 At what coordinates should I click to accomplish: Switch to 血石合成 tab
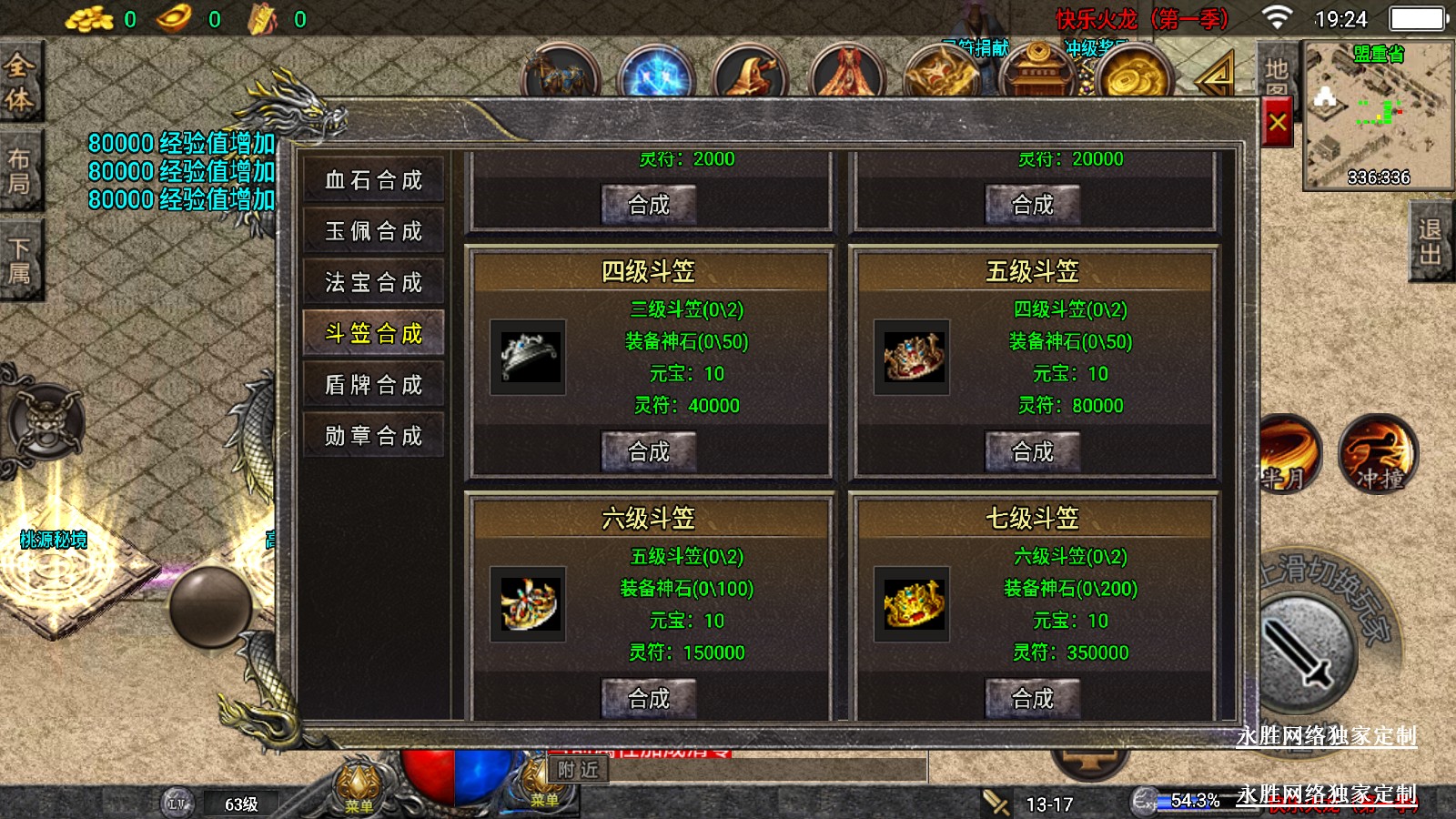(374, 180)
